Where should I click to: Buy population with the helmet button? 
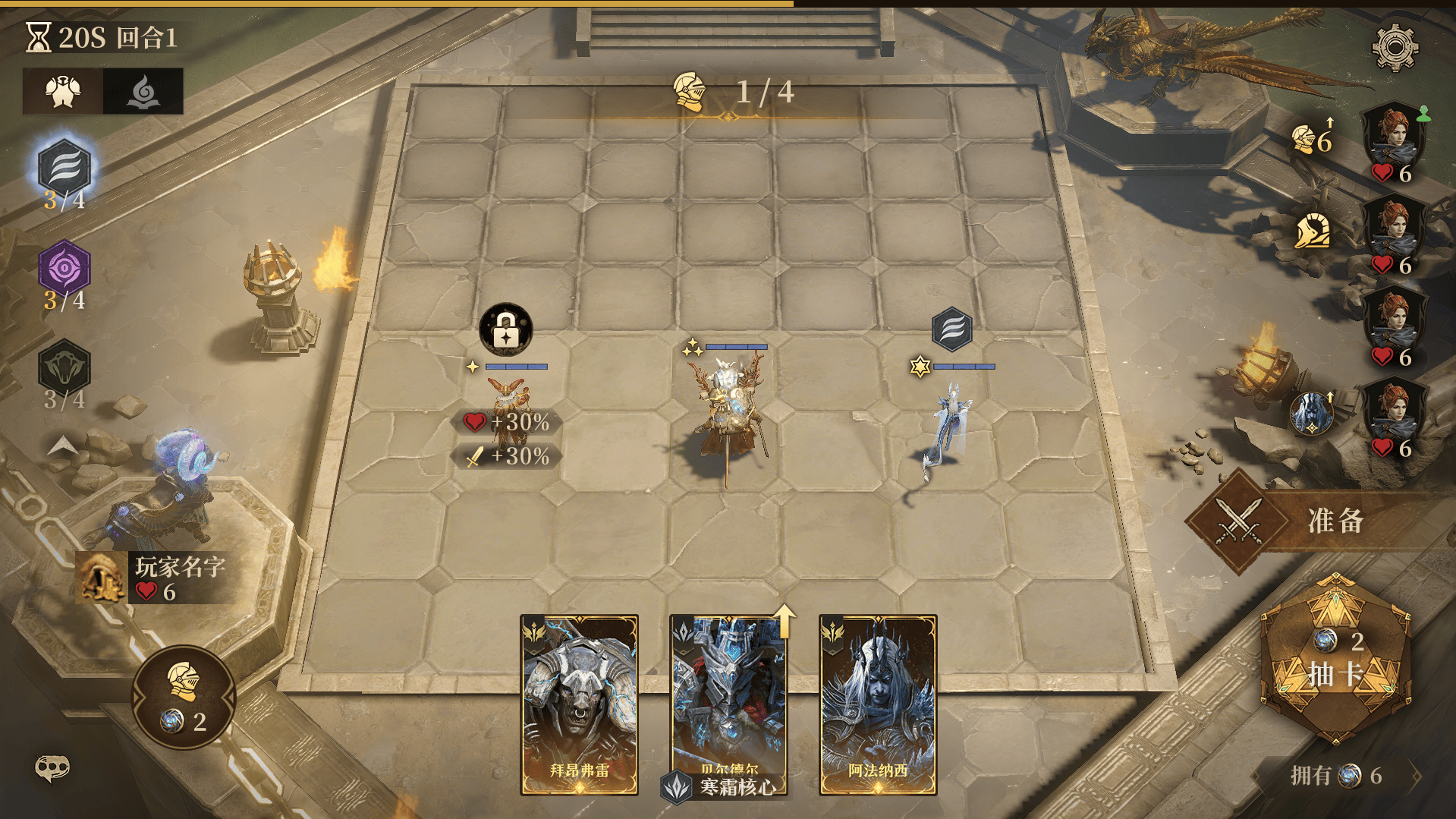tap(184, 697)
